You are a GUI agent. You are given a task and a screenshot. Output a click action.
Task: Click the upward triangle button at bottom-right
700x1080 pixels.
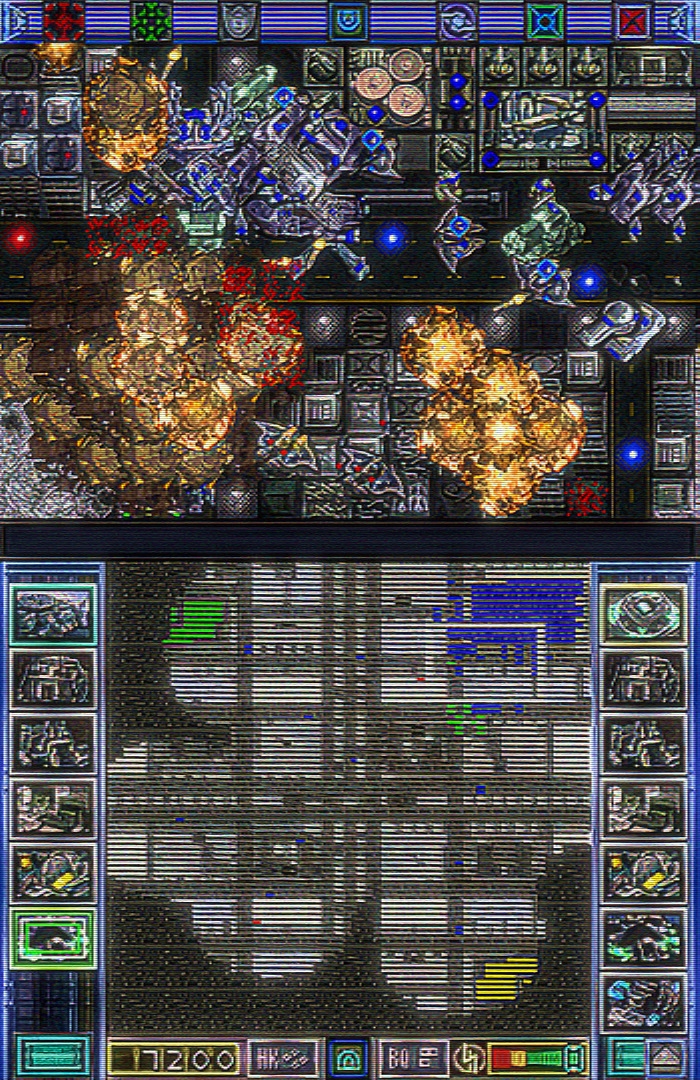[666, 1057]
